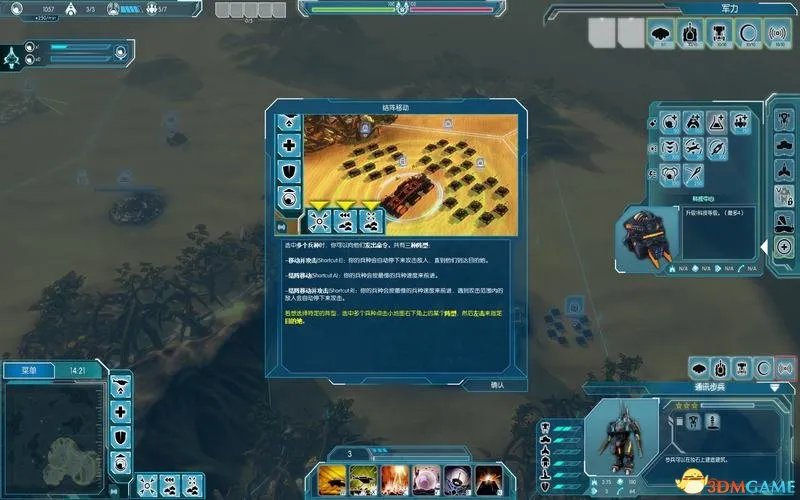Select the tank unit icon under 军力
The image size is (800, 500).
click(690, 33)
